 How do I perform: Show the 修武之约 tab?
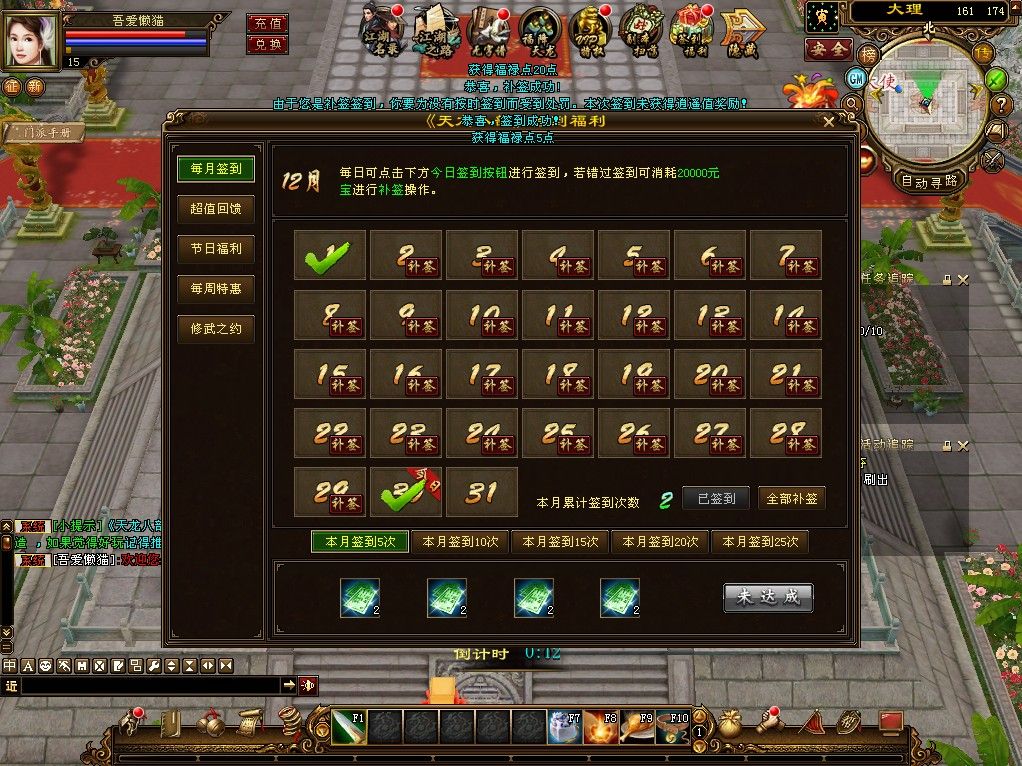click(x=215, y=328)
